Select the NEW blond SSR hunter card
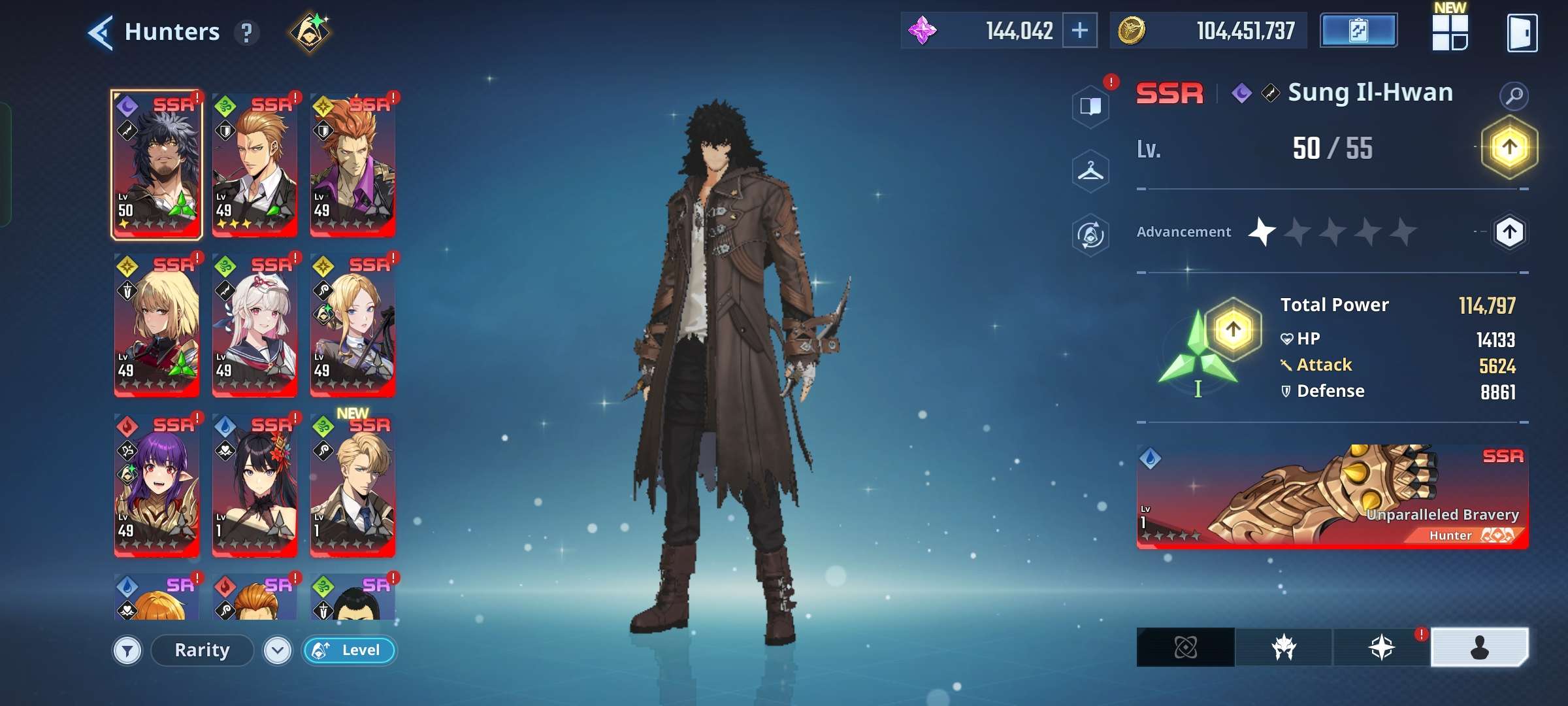Image resolution: width=1568 pixels, height=706 pixels. [353, 484]
